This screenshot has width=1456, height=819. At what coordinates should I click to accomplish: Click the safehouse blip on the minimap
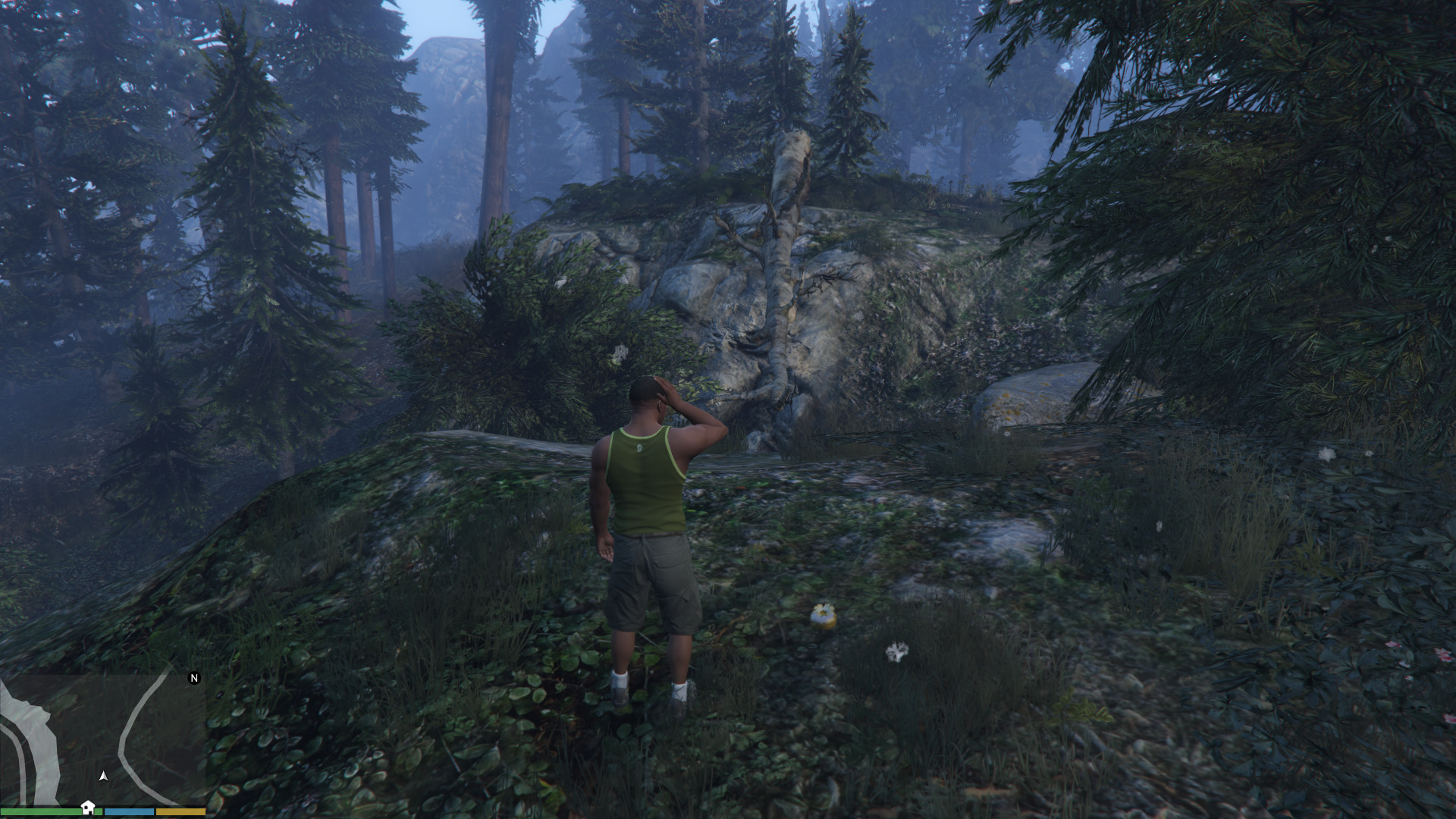[x=88, y=807]
